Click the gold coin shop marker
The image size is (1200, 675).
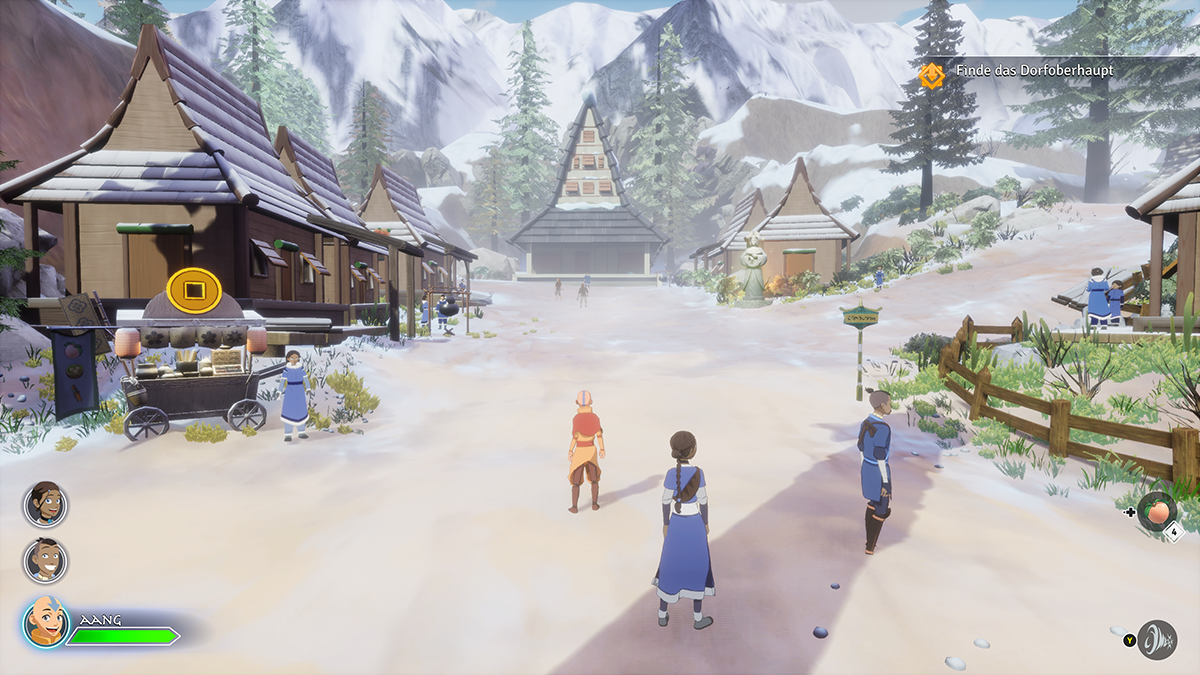[x=194, y=290]
